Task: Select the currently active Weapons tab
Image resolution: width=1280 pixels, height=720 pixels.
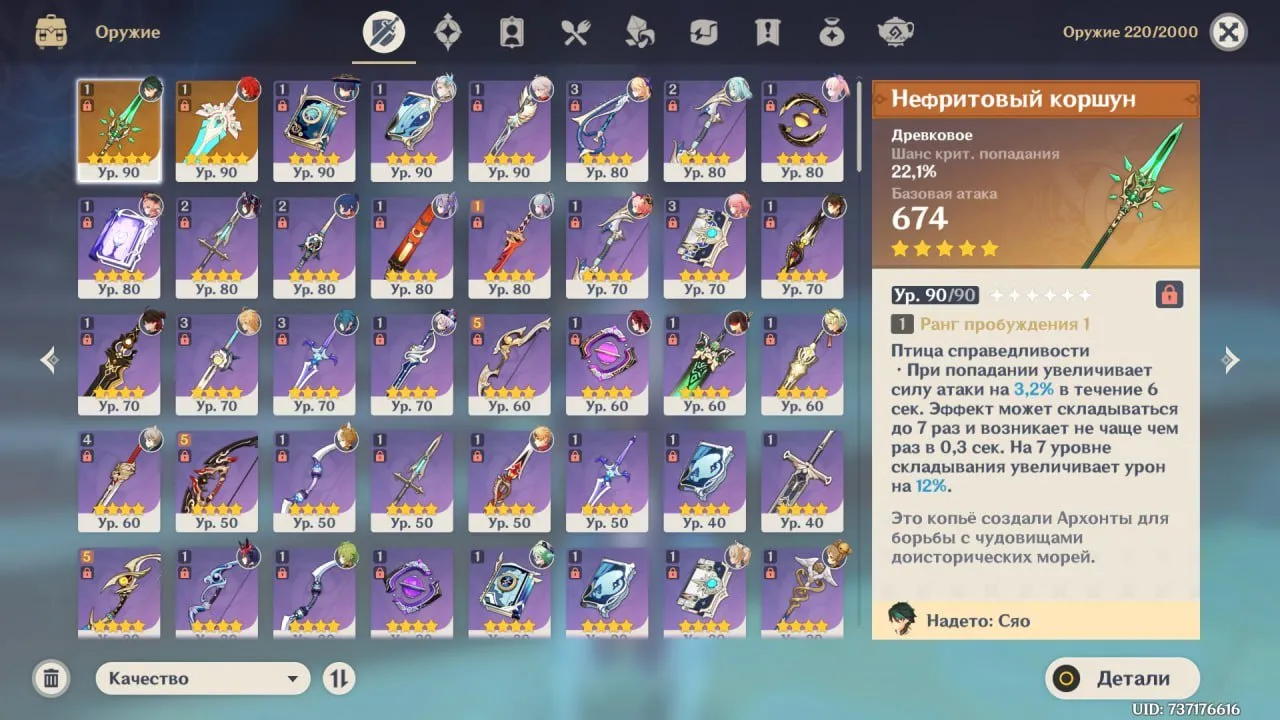Action: pos(384,30)
